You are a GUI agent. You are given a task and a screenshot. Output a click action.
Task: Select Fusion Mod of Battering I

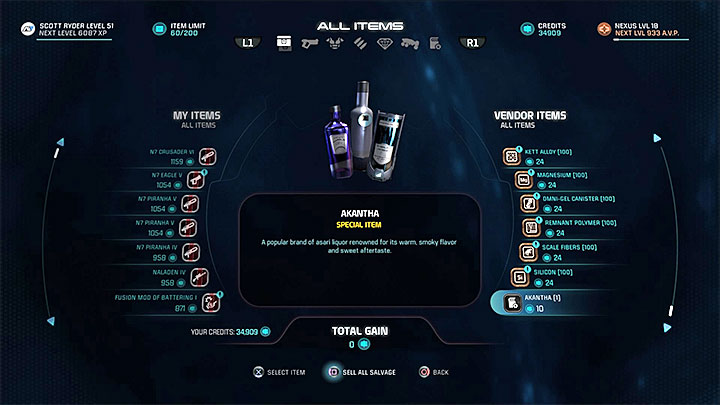(210, 299)
